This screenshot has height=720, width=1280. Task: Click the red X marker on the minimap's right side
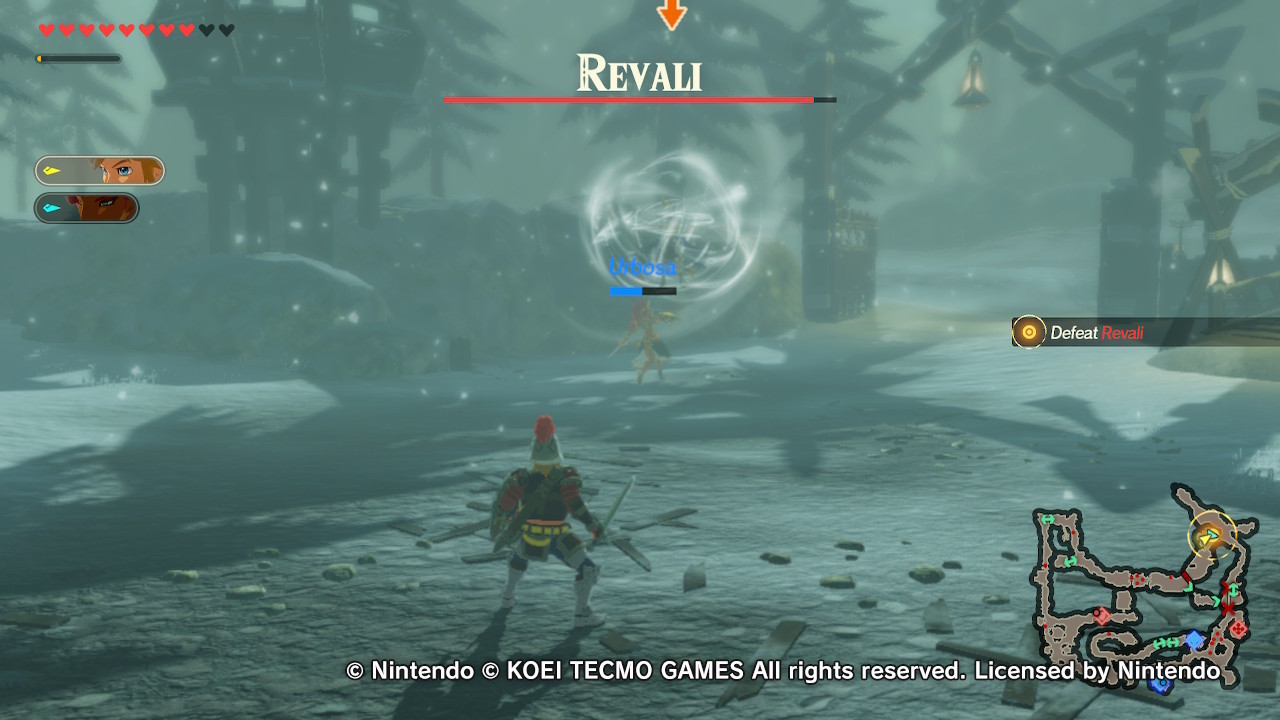[x=1228, y=608]
